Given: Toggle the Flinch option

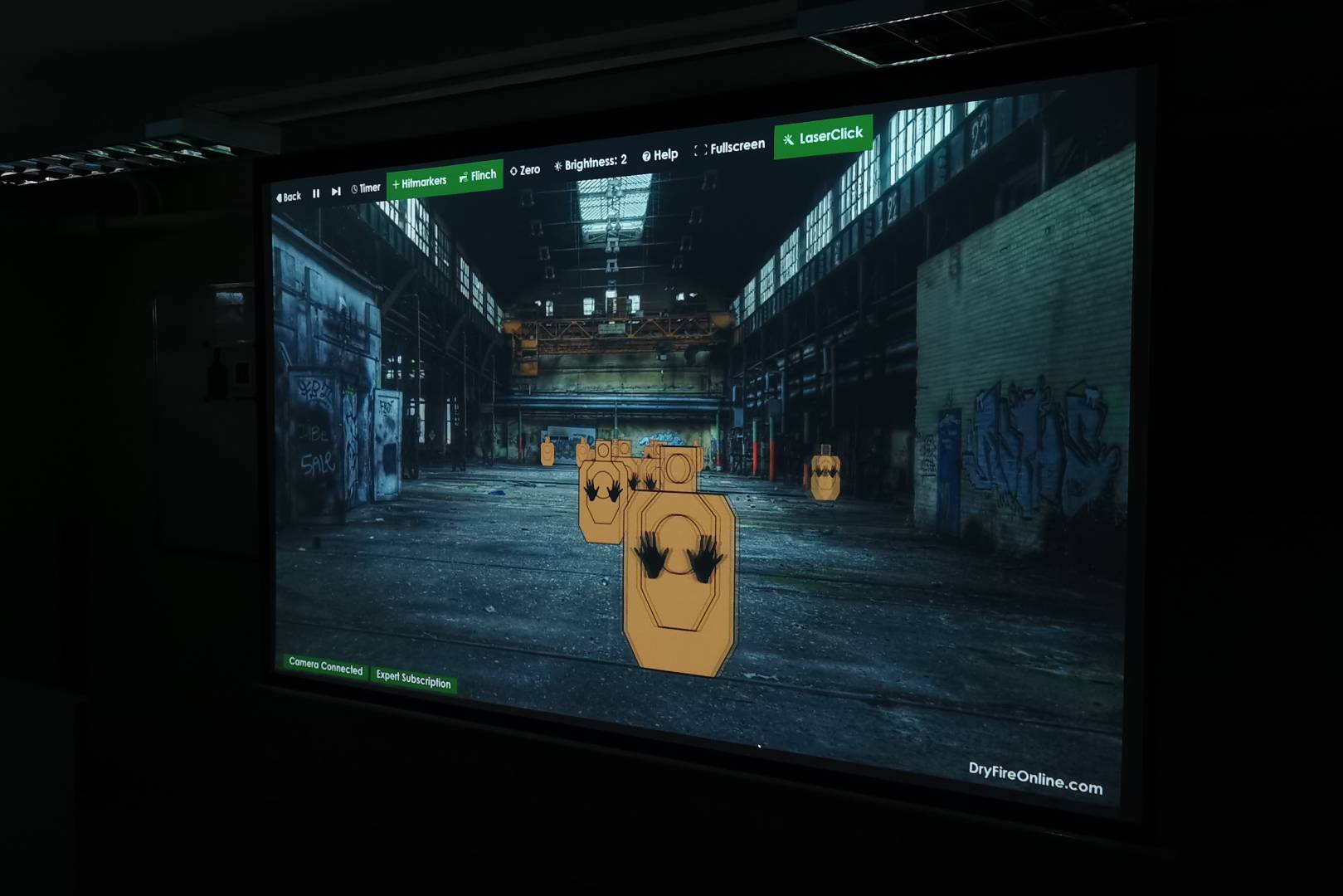Looking at the screenshot, I should click(x=479, y=175).
